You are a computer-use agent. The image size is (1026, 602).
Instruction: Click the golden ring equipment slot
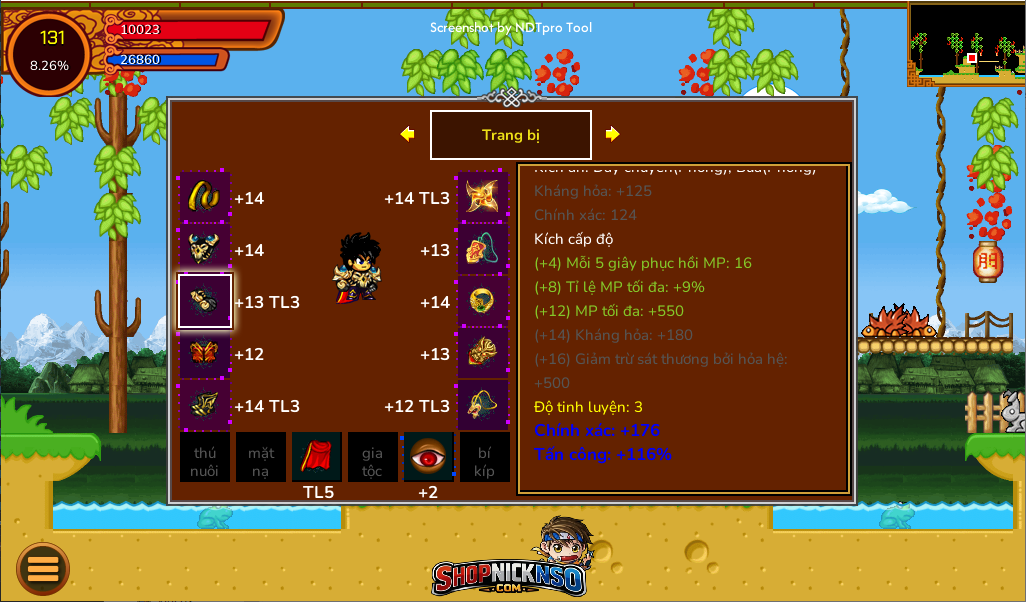[483, 302]
